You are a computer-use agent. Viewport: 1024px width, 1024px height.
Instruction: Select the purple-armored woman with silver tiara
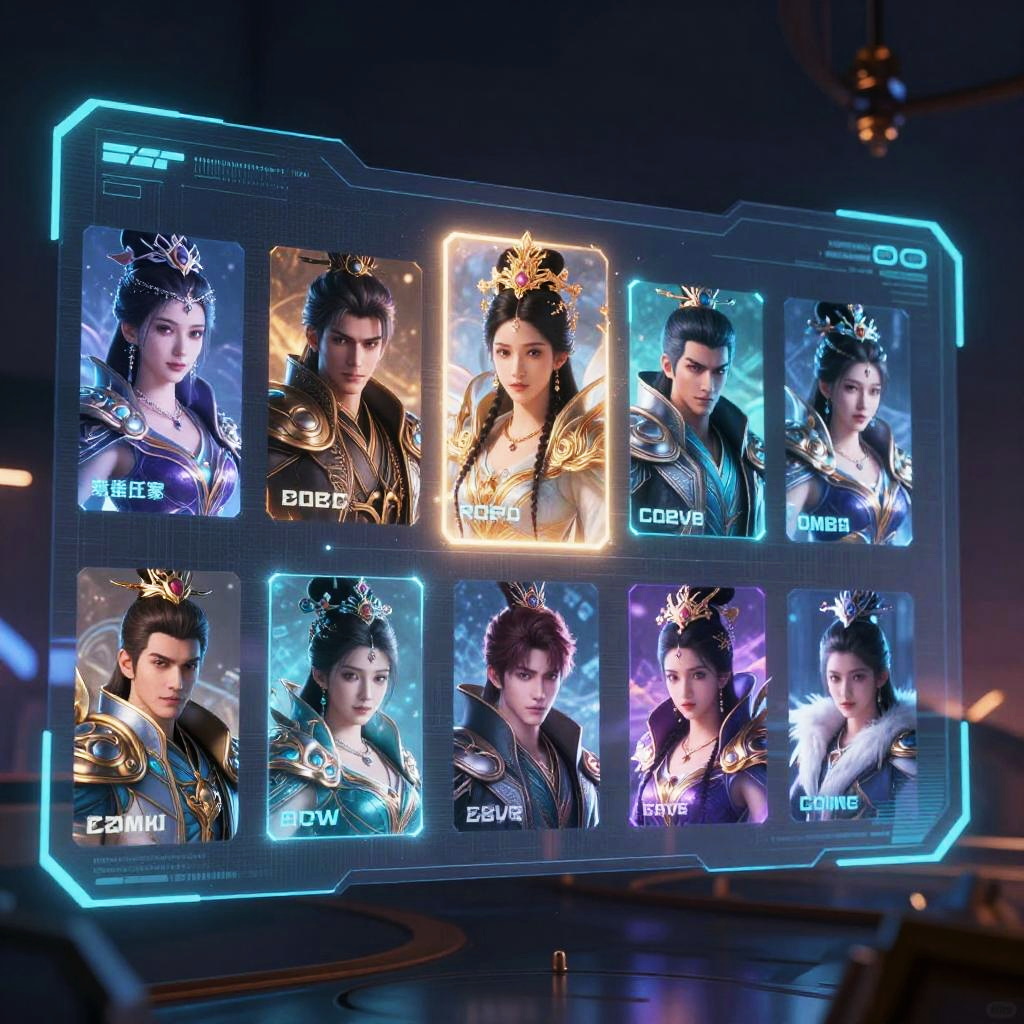click(161, 372)
